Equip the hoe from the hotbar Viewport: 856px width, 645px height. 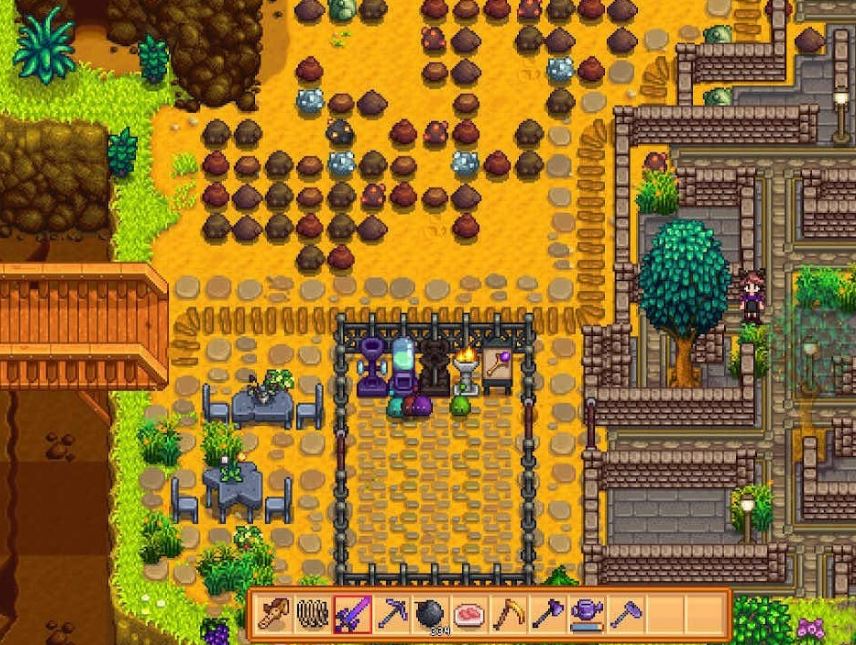pos(625,613)
